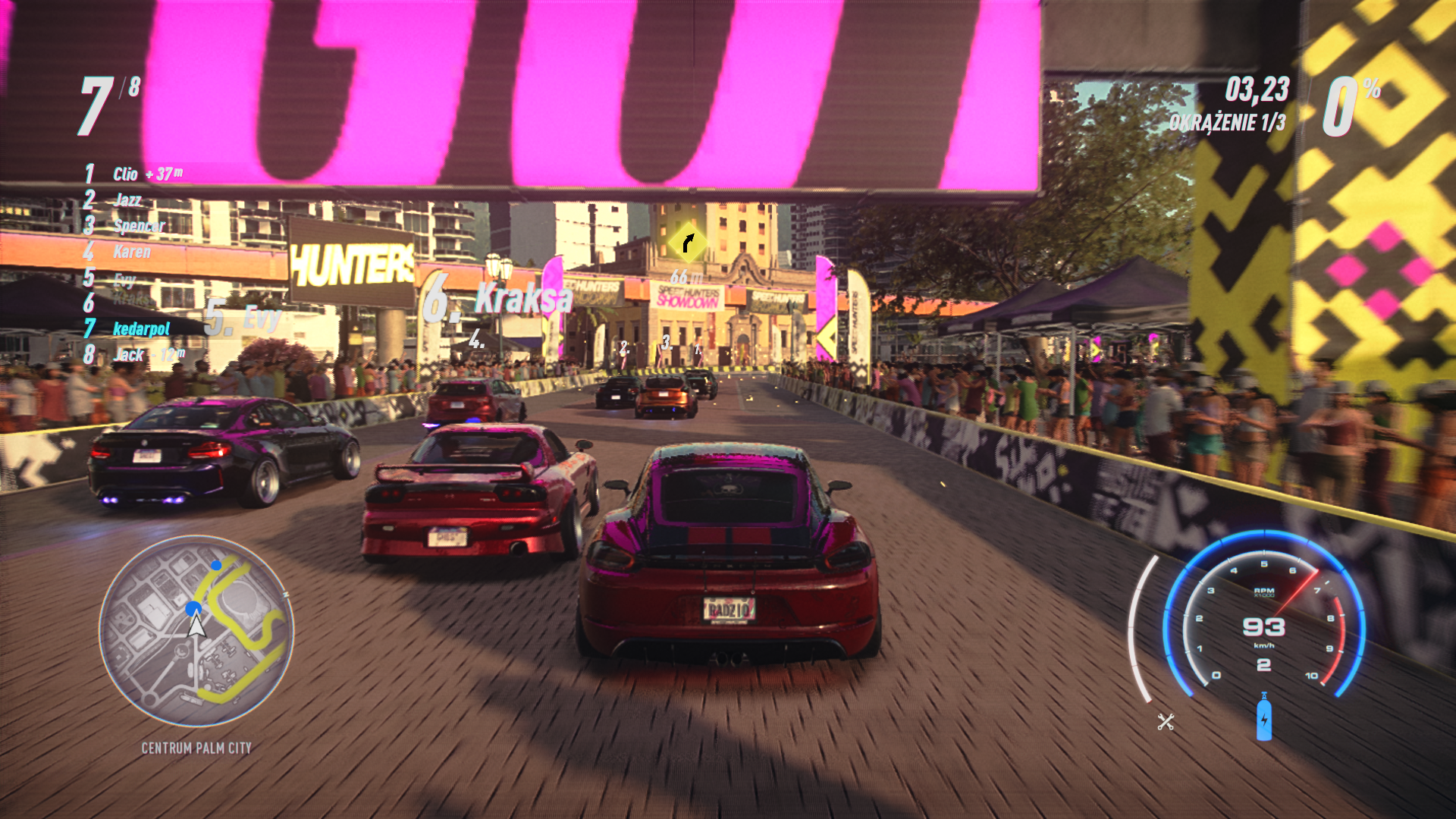Activate the blue nitrous bottle icon

pyautogui.click(x=1263, y=717)
